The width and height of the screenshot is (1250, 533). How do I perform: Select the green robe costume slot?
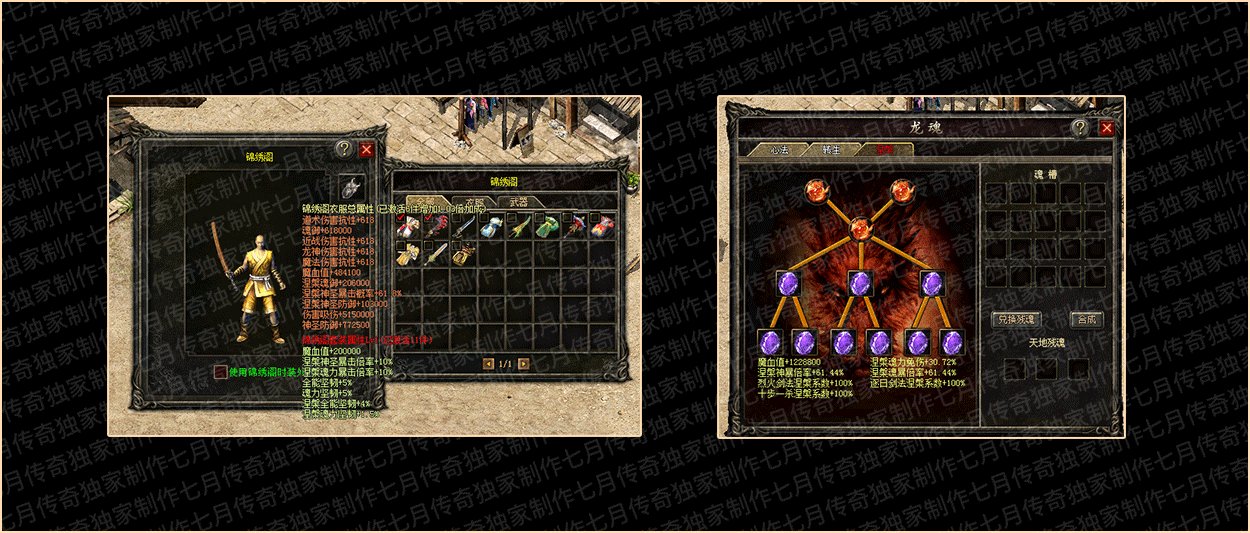tap(545, 227)
